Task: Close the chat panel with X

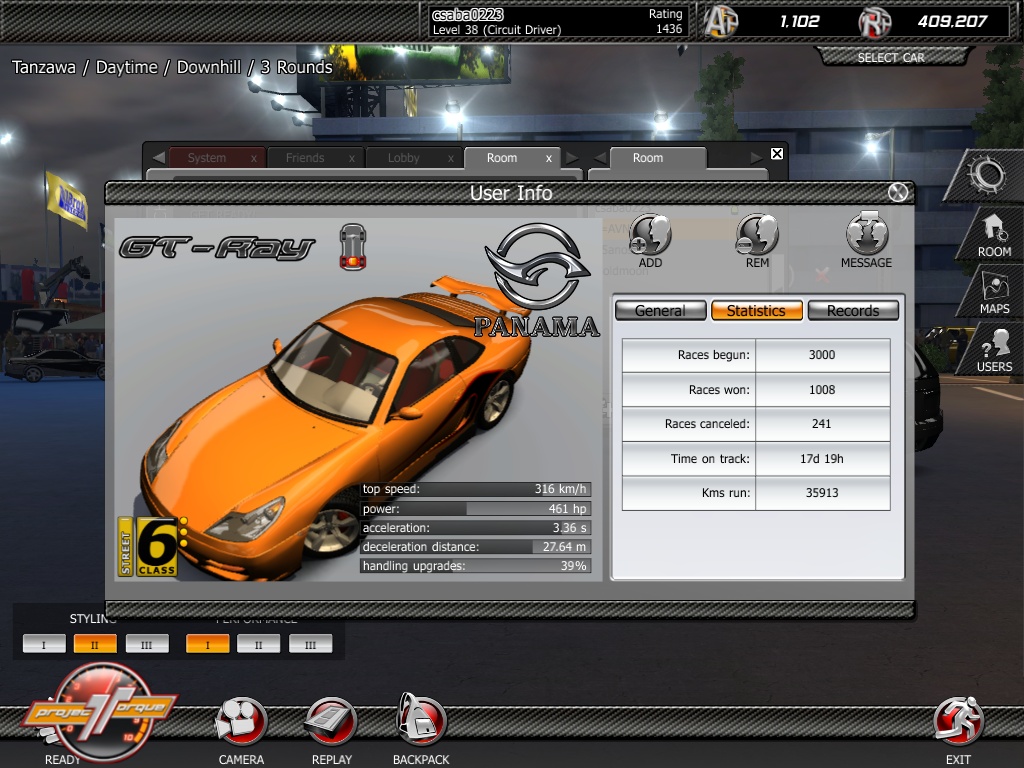Action: [x=777, y=154]
